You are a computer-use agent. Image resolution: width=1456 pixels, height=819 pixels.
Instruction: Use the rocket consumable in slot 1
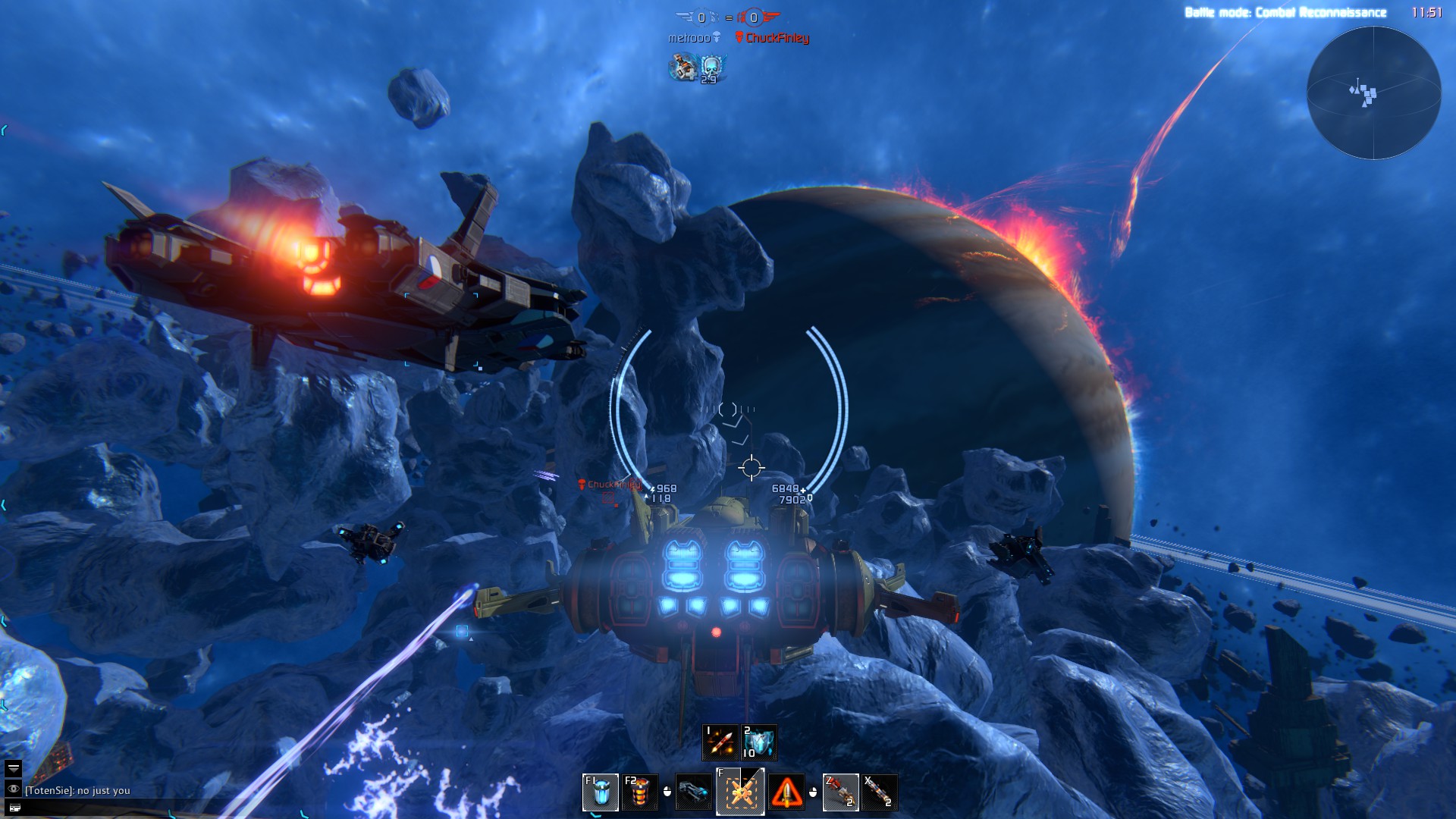pyautogui.click(x=720, y=742)
